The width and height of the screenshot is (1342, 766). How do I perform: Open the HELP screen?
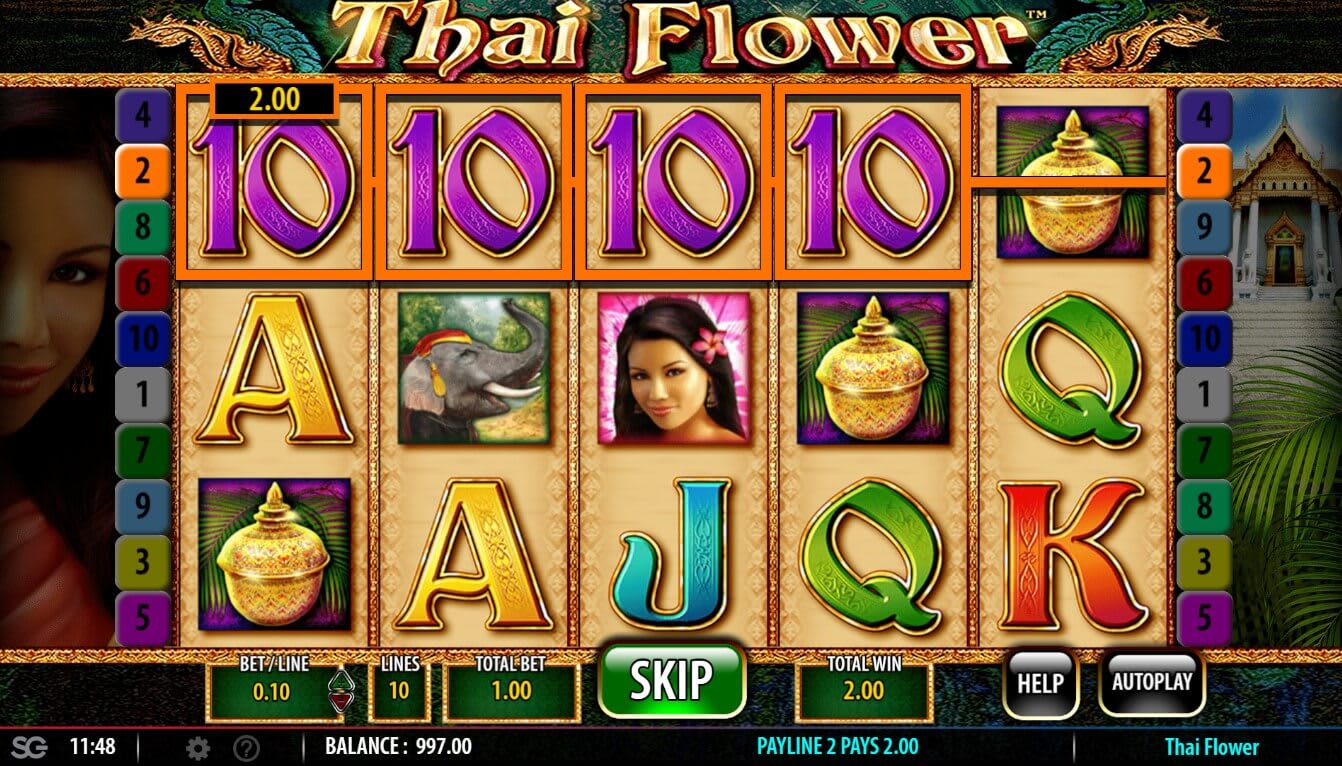click(1040, 684)
